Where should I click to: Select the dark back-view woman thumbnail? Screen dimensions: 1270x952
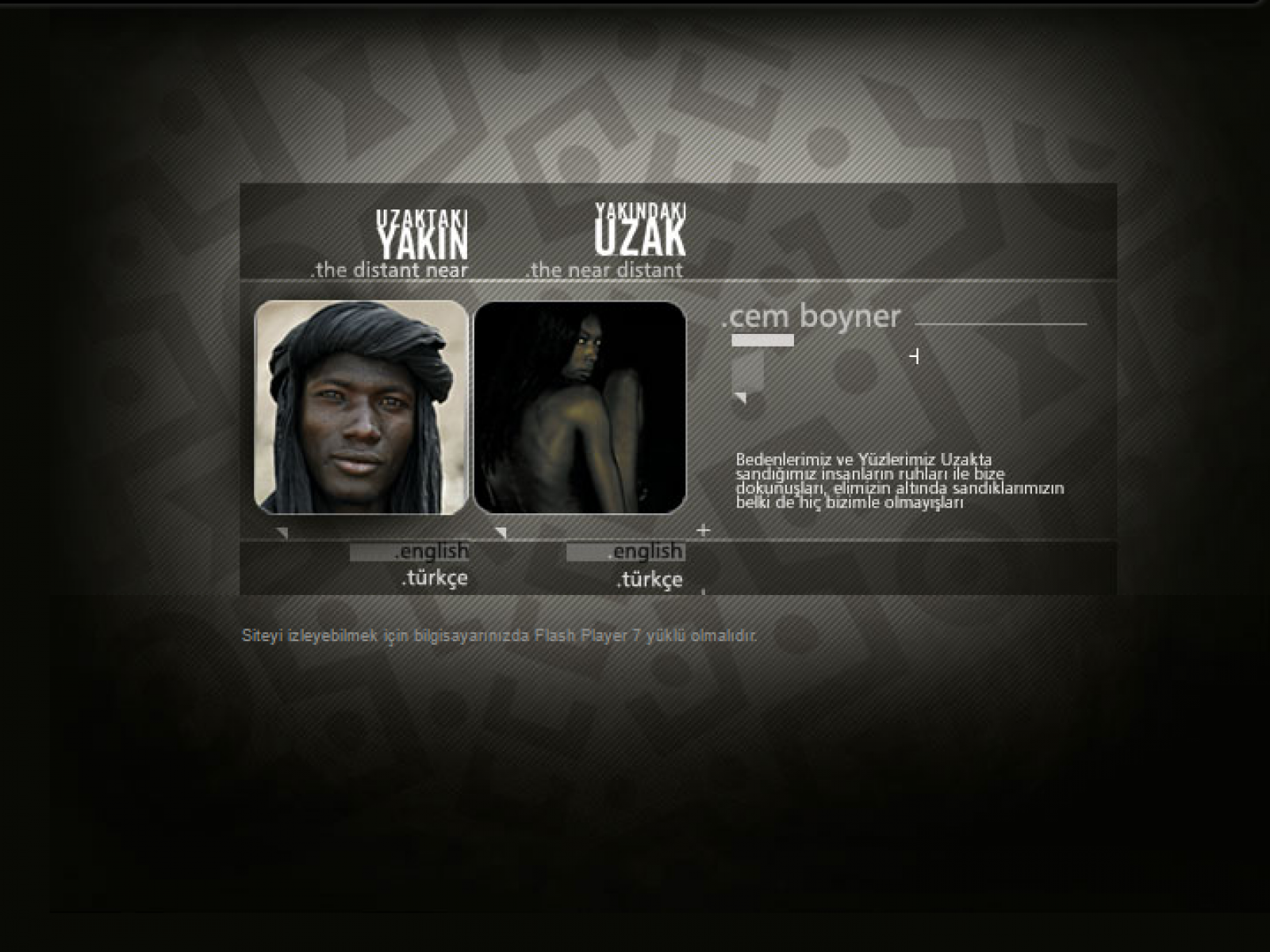tap(580, 408)
